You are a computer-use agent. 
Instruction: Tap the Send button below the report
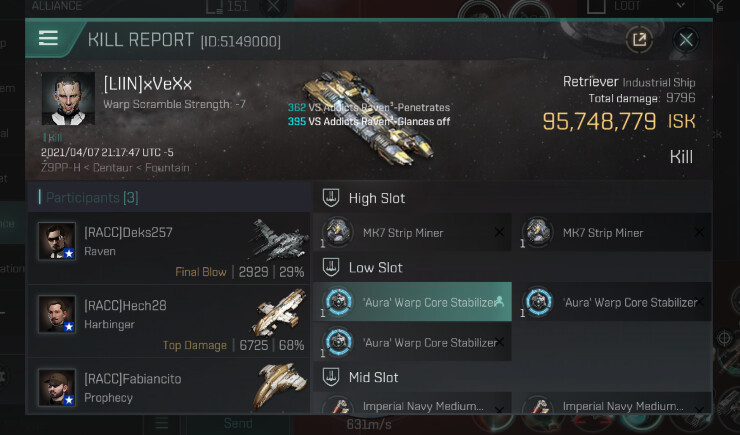pyautogui.click(x=238, y=424)
